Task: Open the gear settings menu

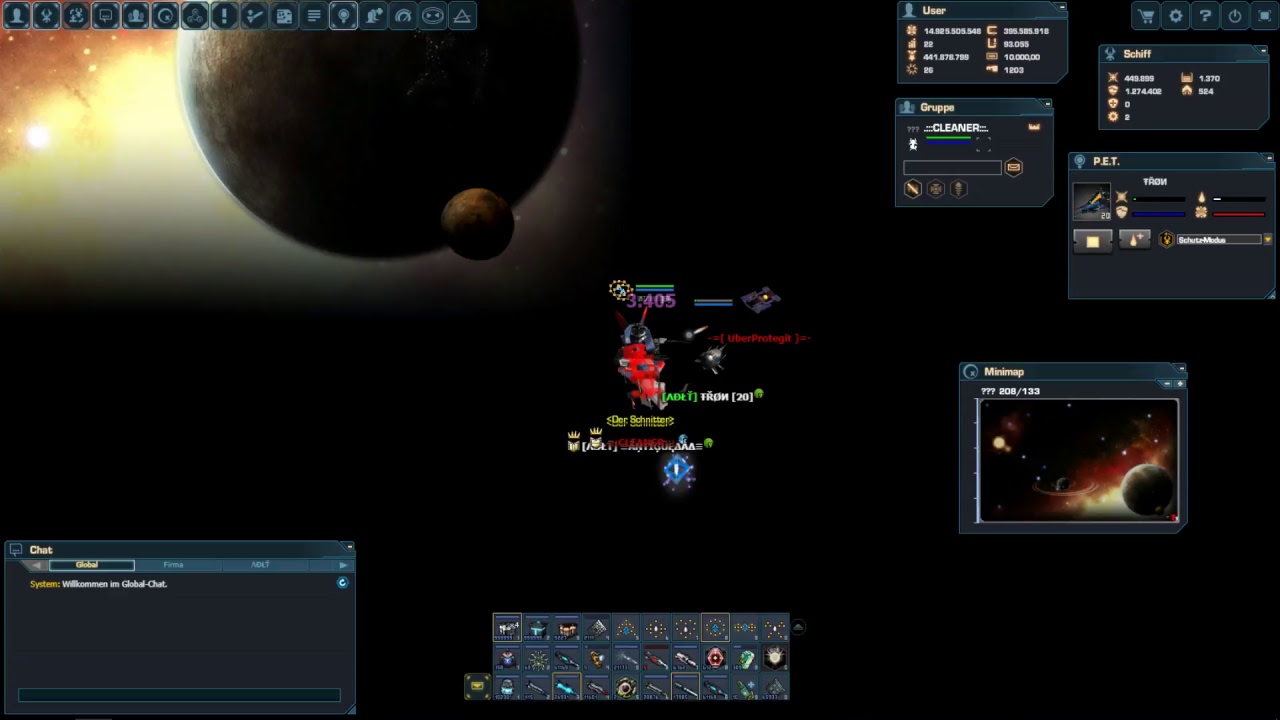Action: 1176,16
